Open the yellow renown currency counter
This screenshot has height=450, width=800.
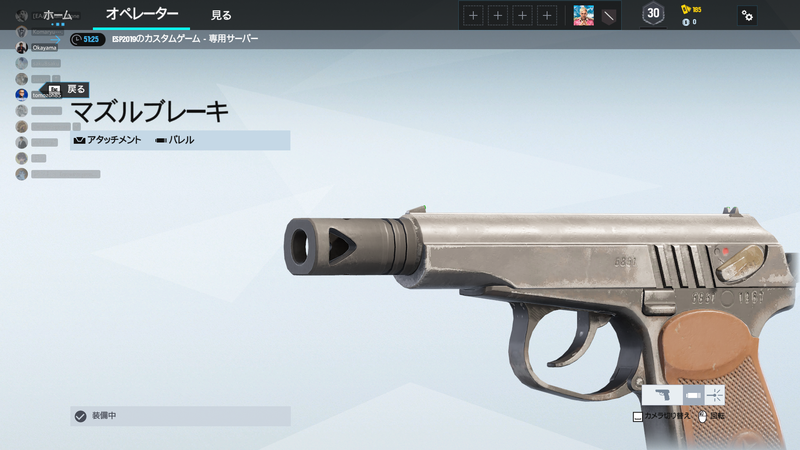[691, 9]
